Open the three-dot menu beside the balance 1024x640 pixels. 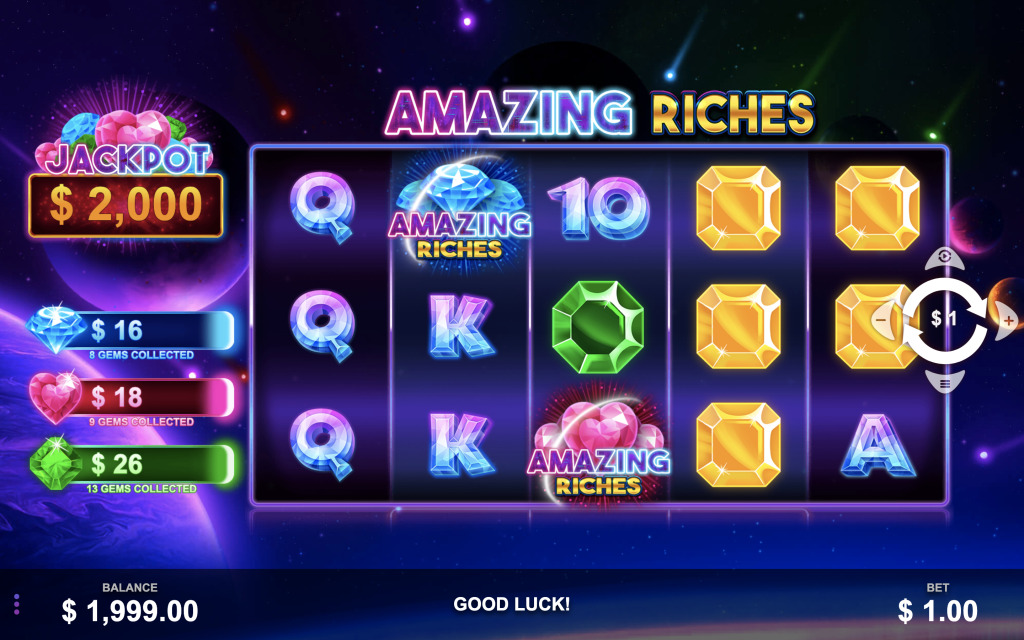tap(16, 604)
